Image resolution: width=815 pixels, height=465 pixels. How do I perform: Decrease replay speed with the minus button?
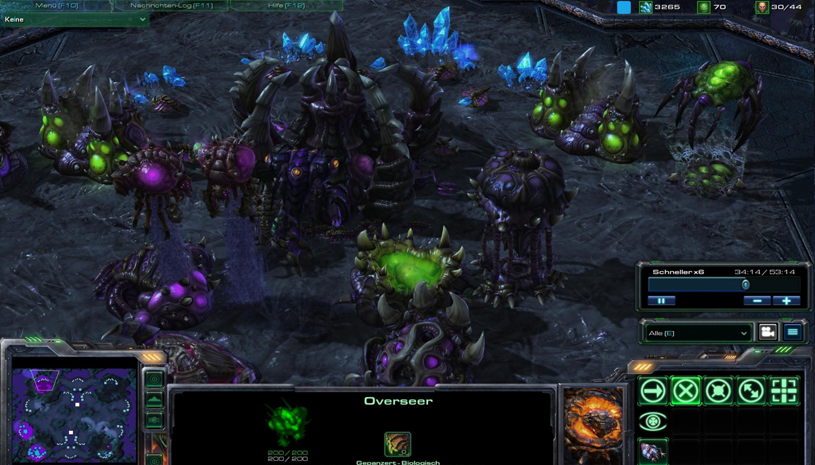[757, 300]
